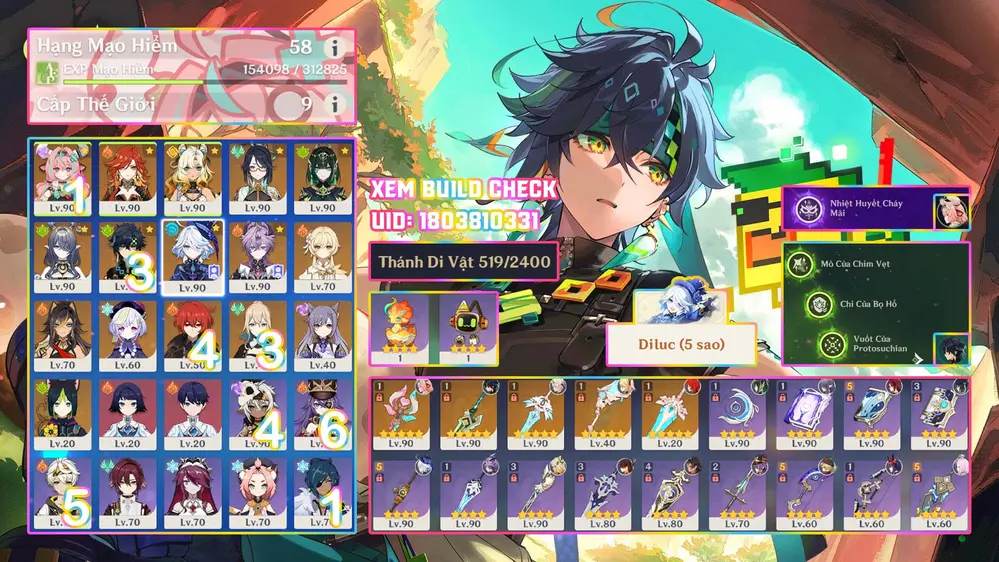Click the Diluc (5 sao) label
The height and width of the screenshot is (562, 999).
(x=680, y=344)
